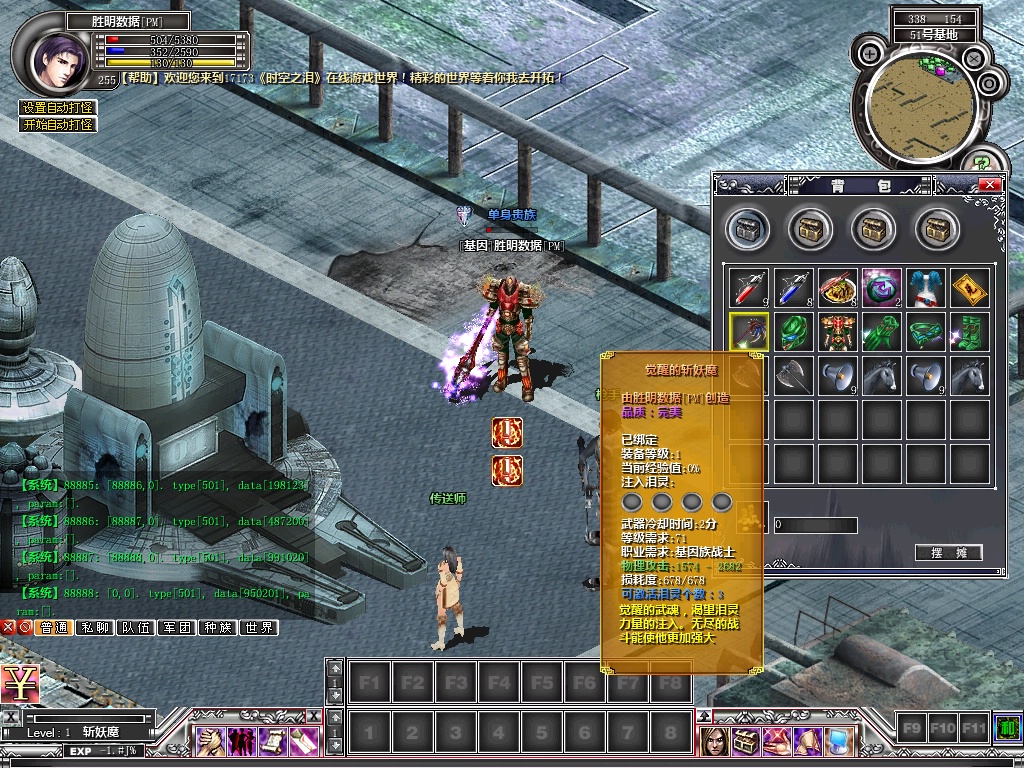Click the 摆摊 stall button
Screen dimensions: 1024x768
click(x=948, y=553)
